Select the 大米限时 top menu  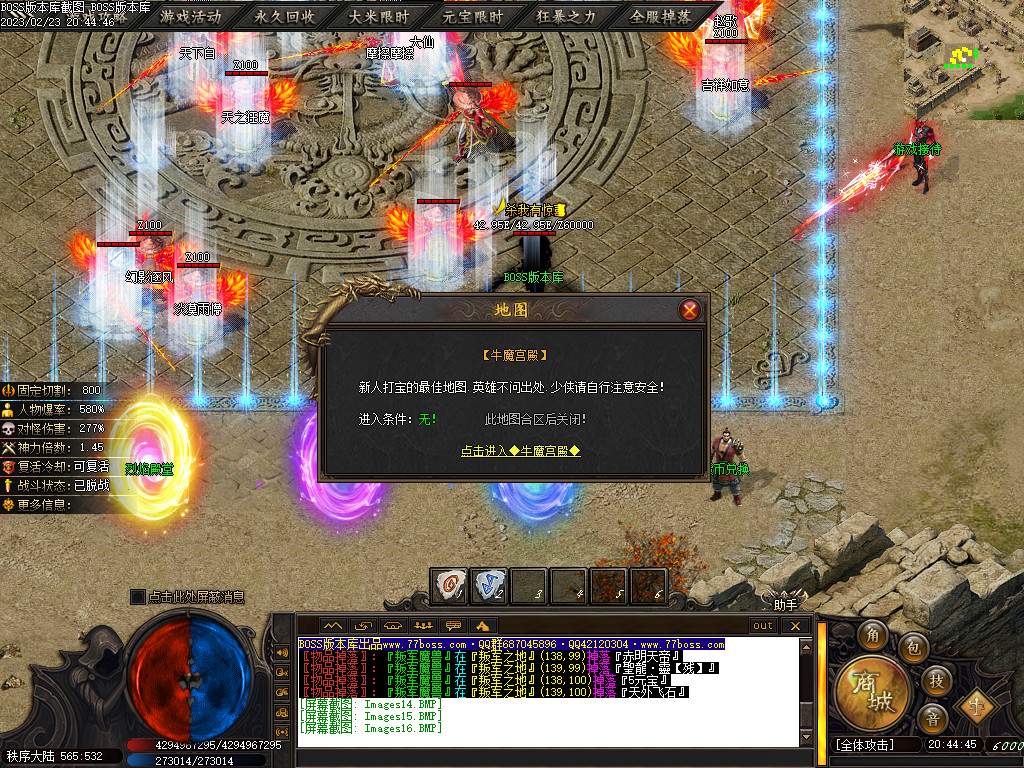pyautogui.click(x=379, y=17)
